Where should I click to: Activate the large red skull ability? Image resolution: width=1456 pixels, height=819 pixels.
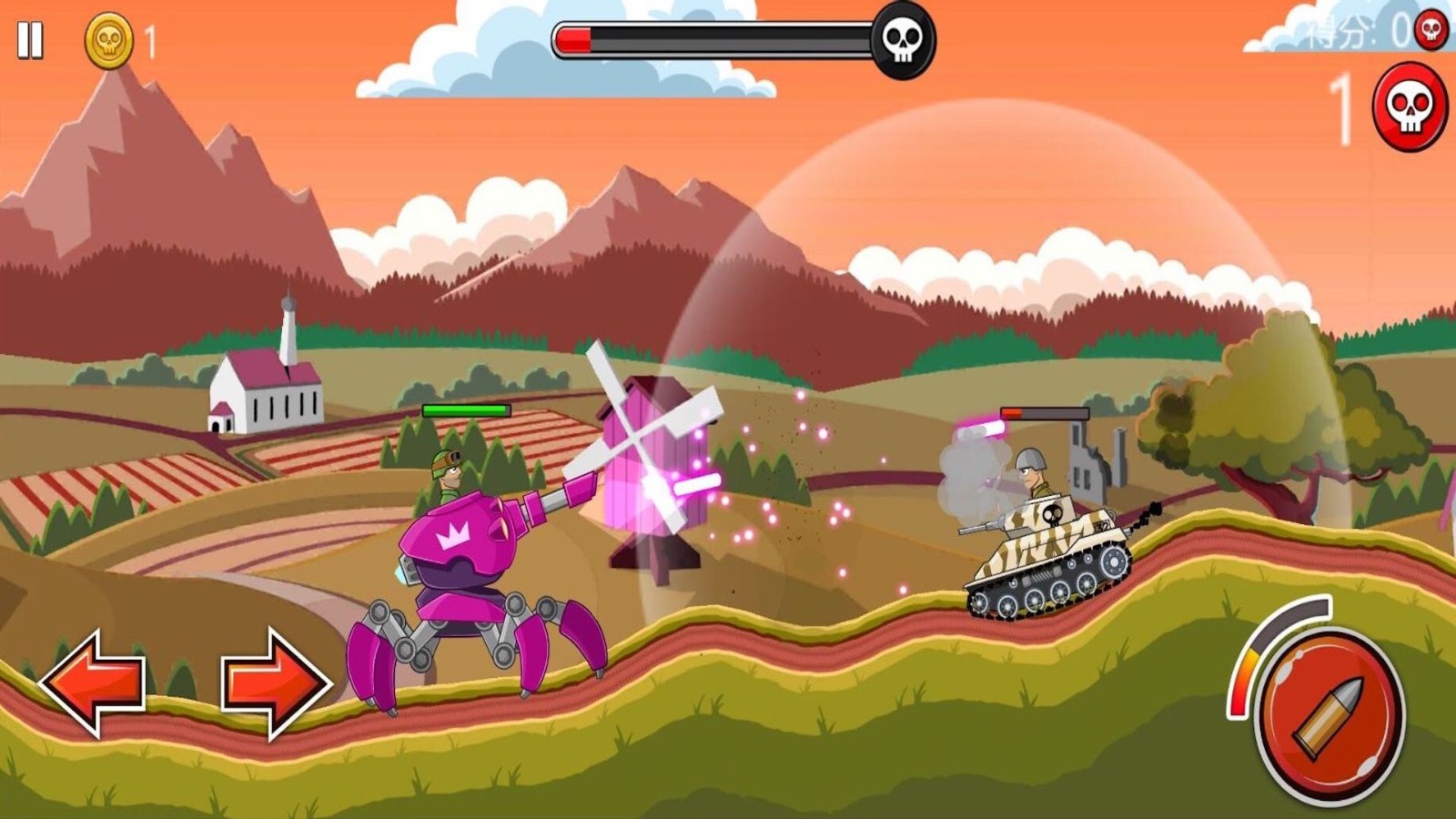pyautogui.click(x=1410, y=107)
